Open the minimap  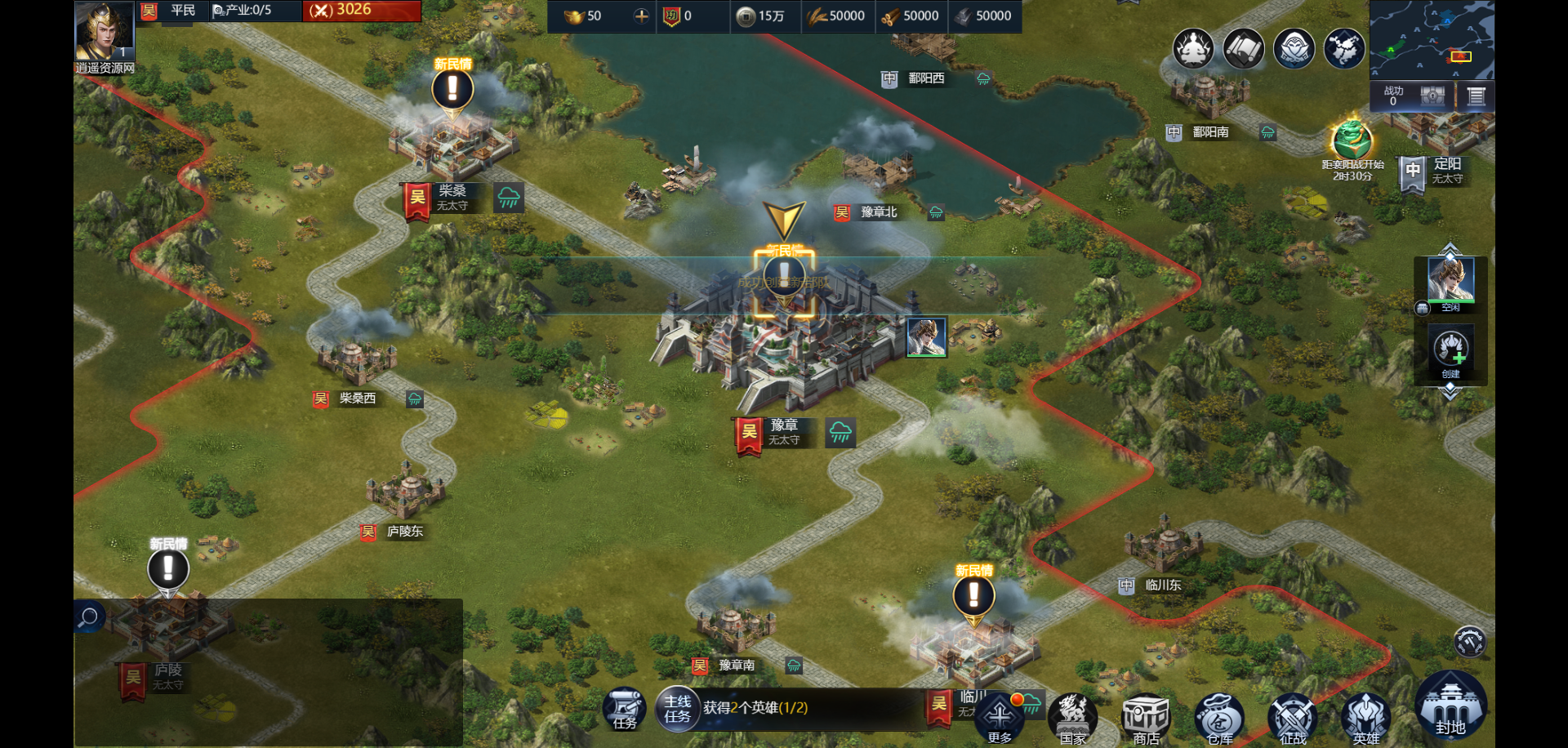1432,39
